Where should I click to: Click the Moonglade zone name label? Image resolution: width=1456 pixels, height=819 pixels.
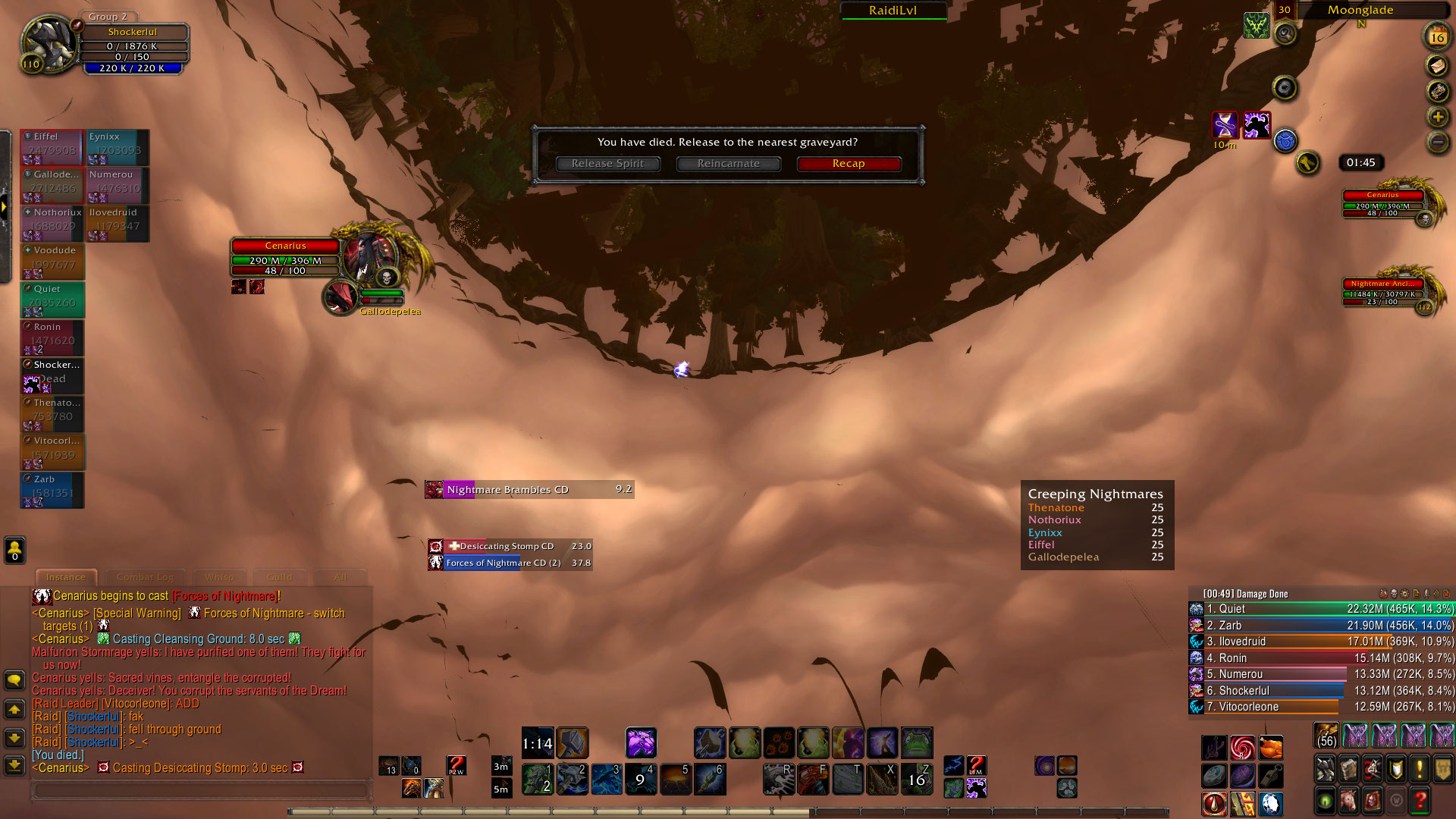pos(1360,10)
